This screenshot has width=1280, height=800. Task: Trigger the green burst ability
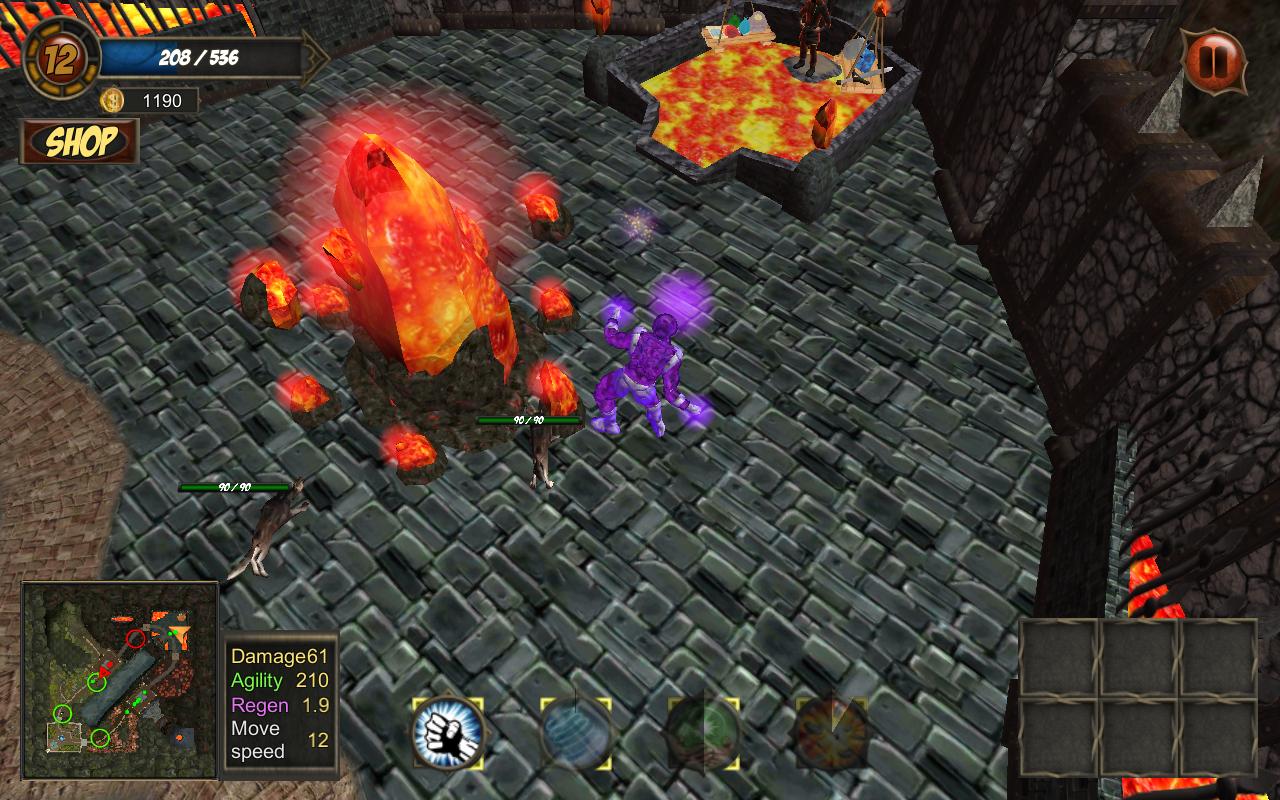pos(704,733)
